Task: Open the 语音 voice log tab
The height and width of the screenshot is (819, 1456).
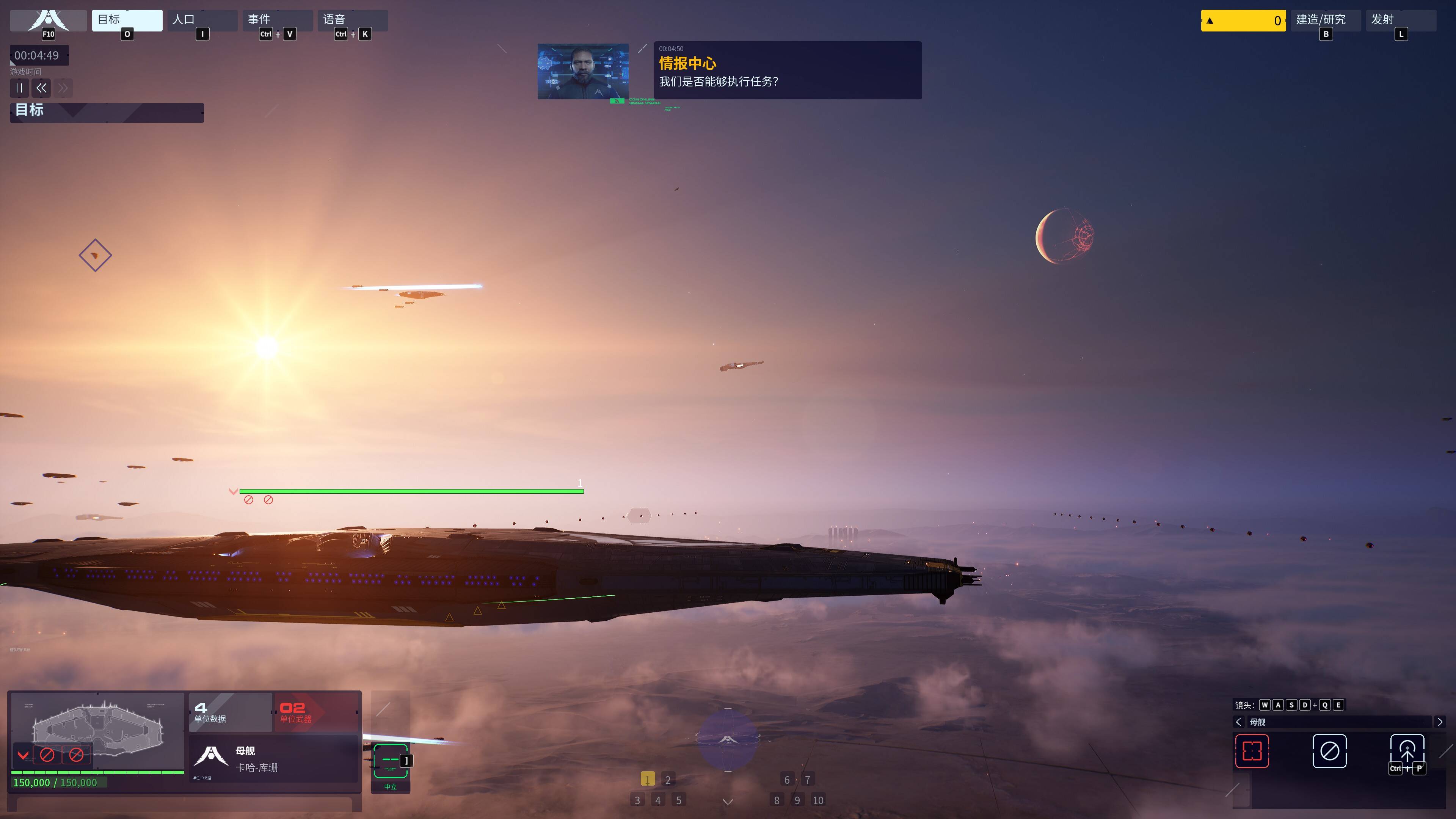Action: click(x=352, y=20)
